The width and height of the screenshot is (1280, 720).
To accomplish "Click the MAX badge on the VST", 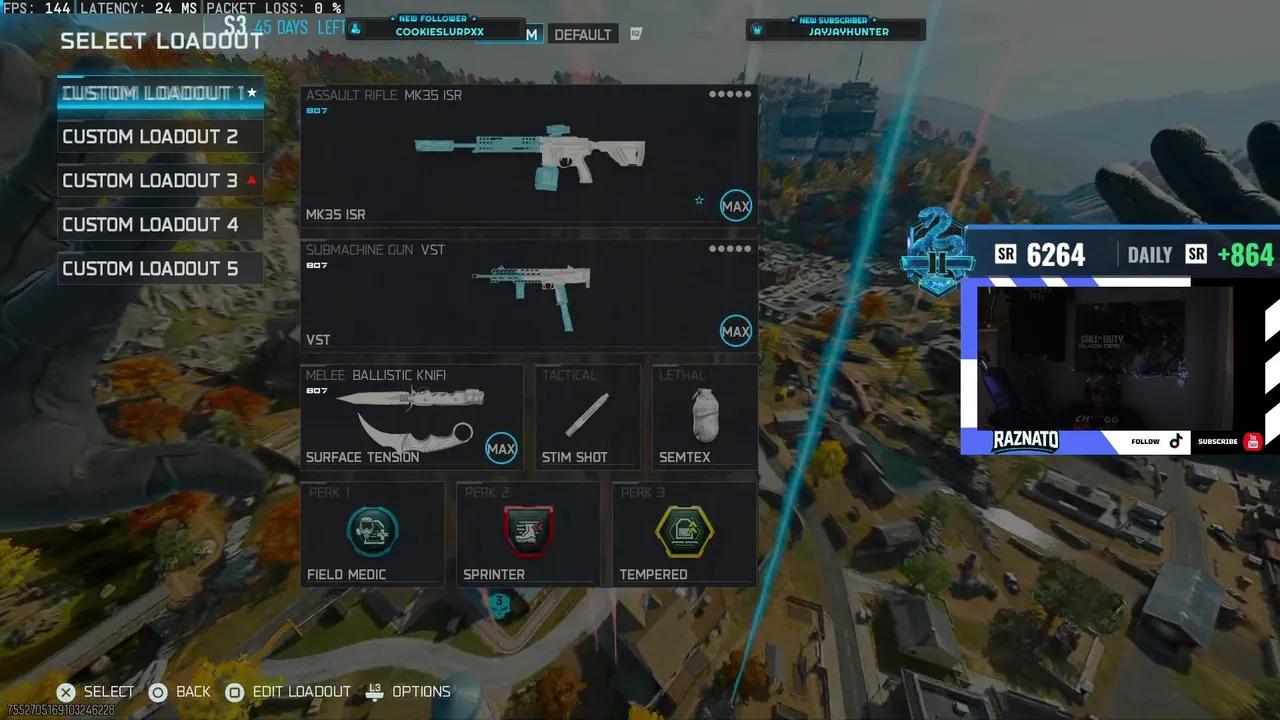I will coord(736,331).
